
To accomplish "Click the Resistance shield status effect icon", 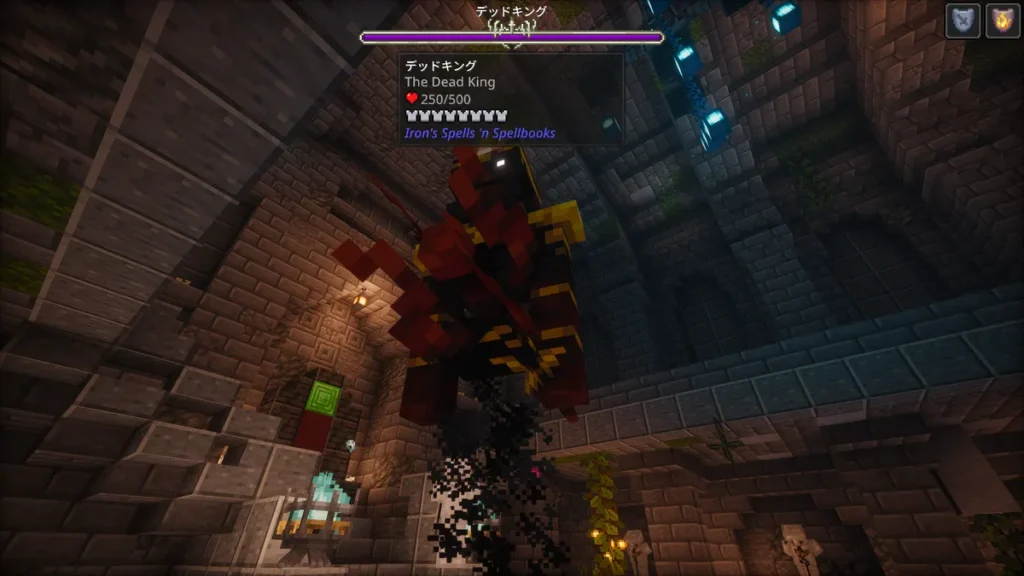I will tap(962, 21).
